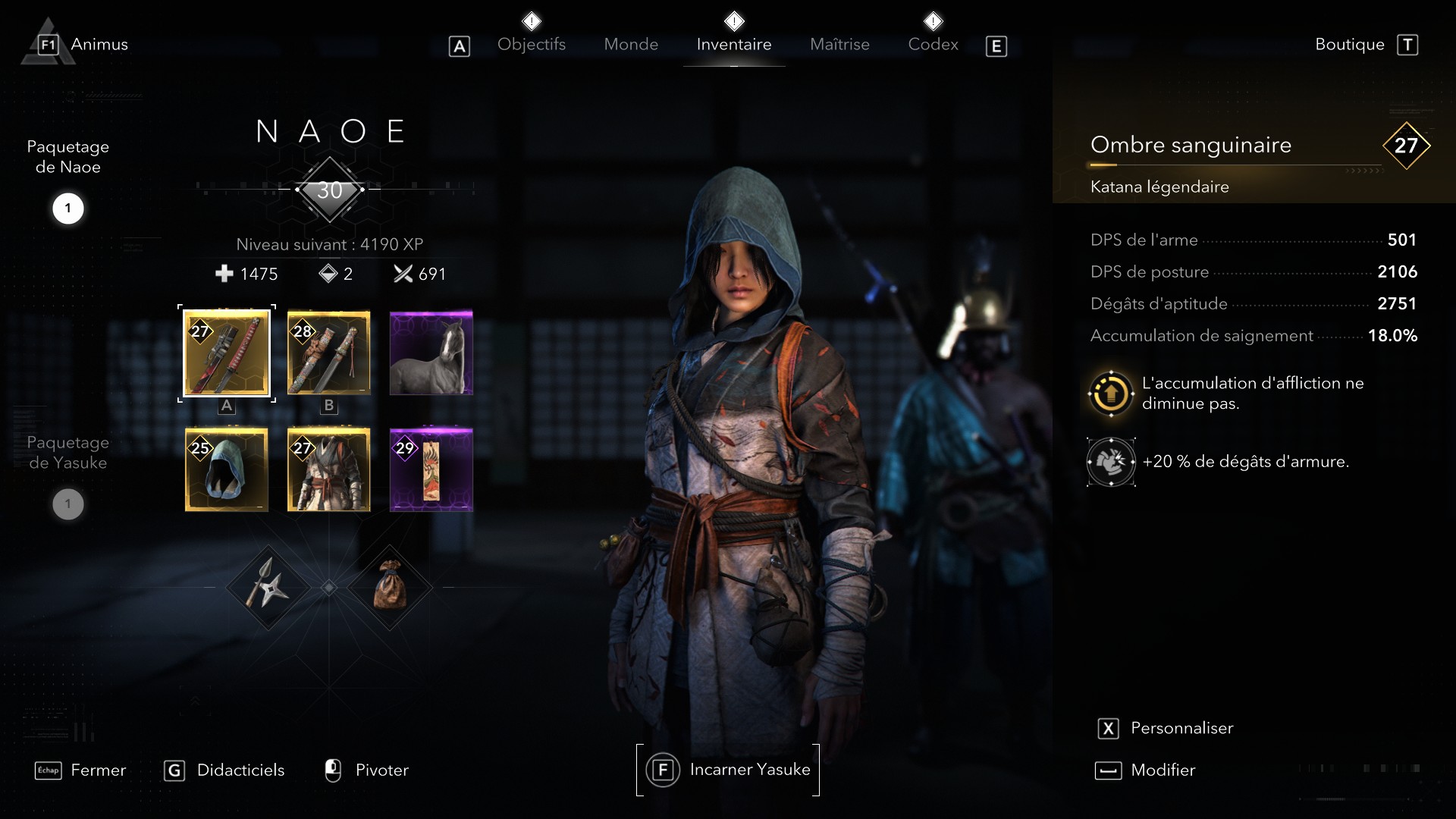Open the Monde menu

coord(631,44)
